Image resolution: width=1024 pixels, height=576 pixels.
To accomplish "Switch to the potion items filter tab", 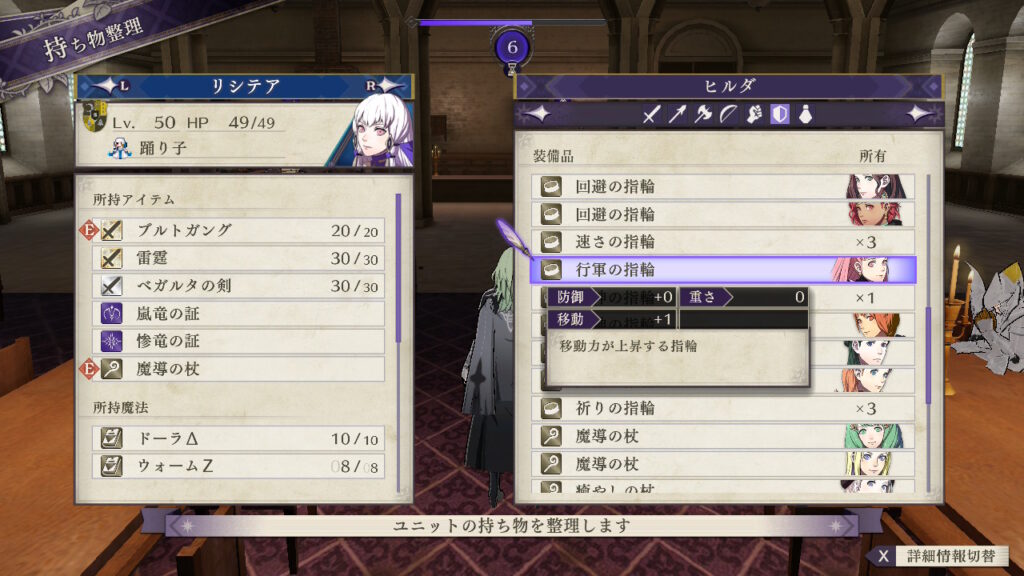I will [x=805, y=115].
